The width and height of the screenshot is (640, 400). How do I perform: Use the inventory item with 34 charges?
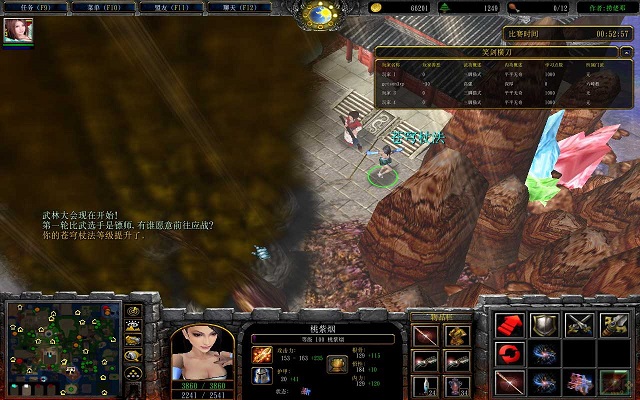coord(455,385)
